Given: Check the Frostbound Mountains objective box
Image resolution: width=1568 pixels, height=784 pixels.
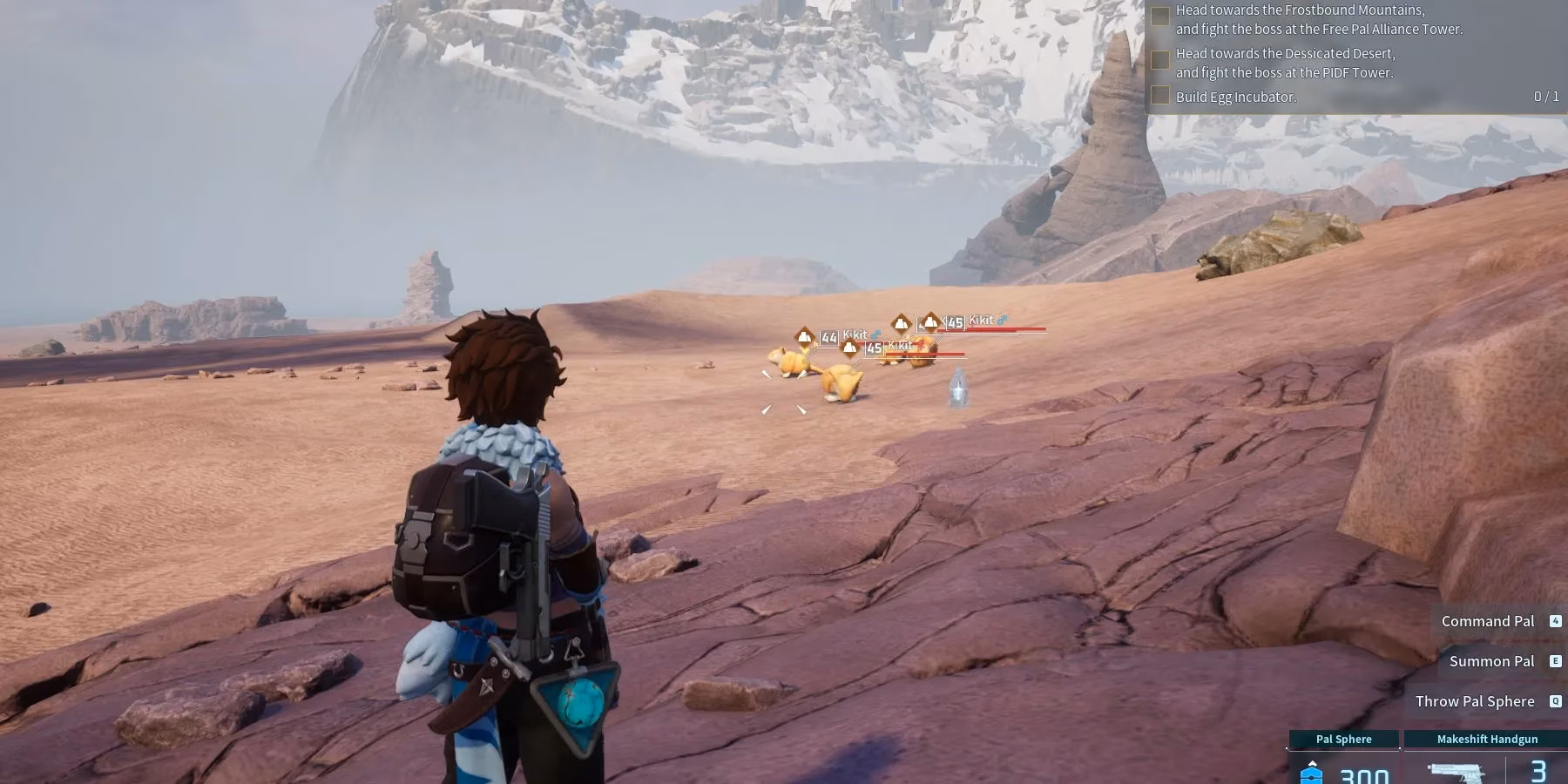Looking at the screenshot, I should point(1160,17).
